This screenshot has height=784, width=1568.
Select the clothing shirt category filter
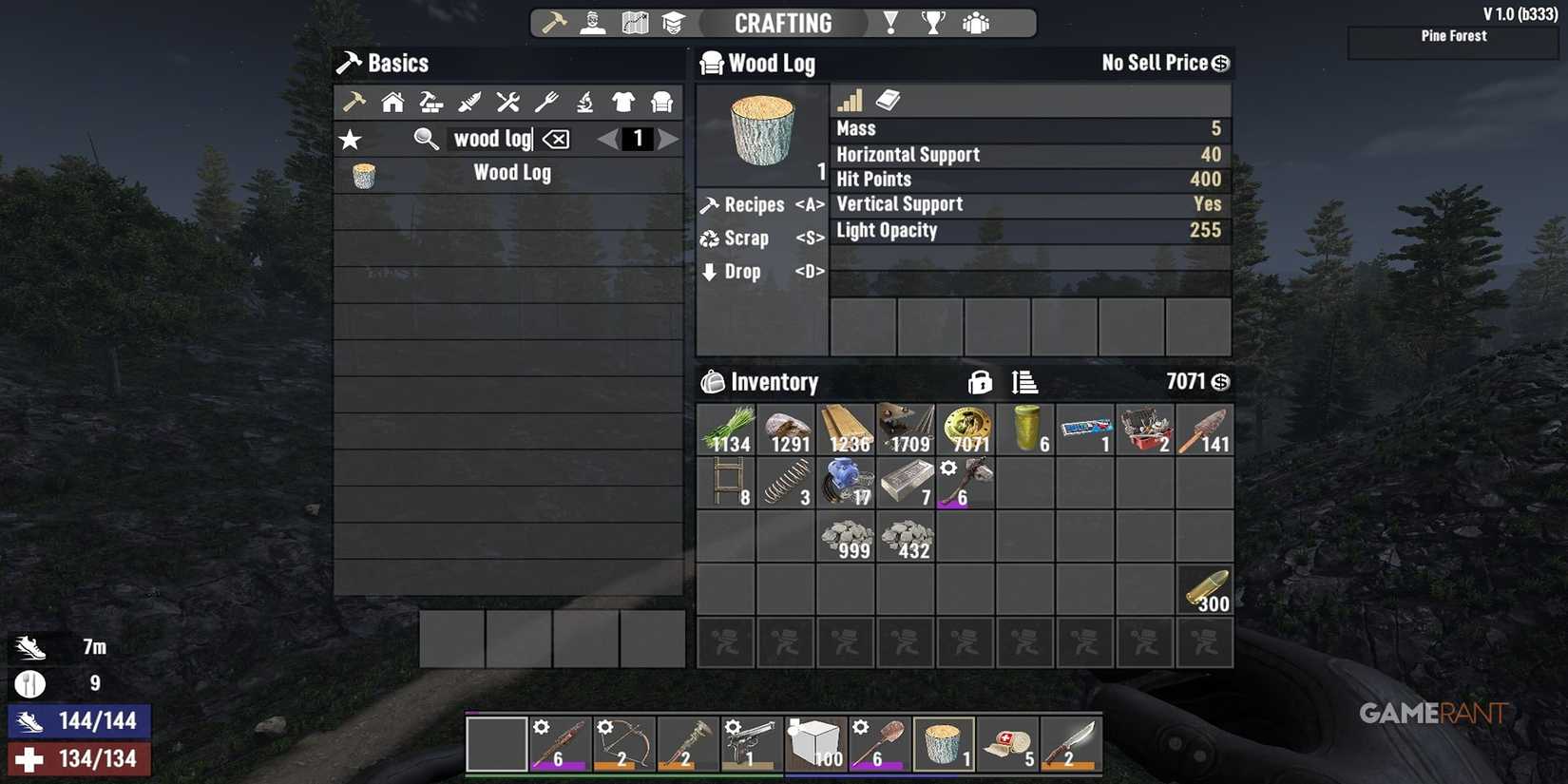[x=622, y=102]
